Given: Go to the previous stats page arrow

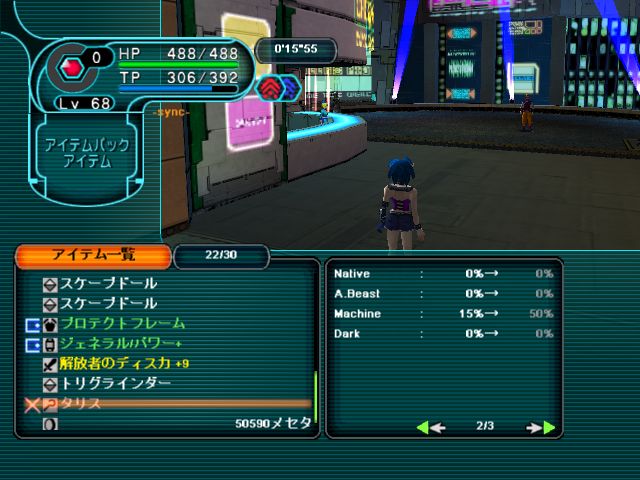Looking at the screenshot, I should click(x=429, y=427).
